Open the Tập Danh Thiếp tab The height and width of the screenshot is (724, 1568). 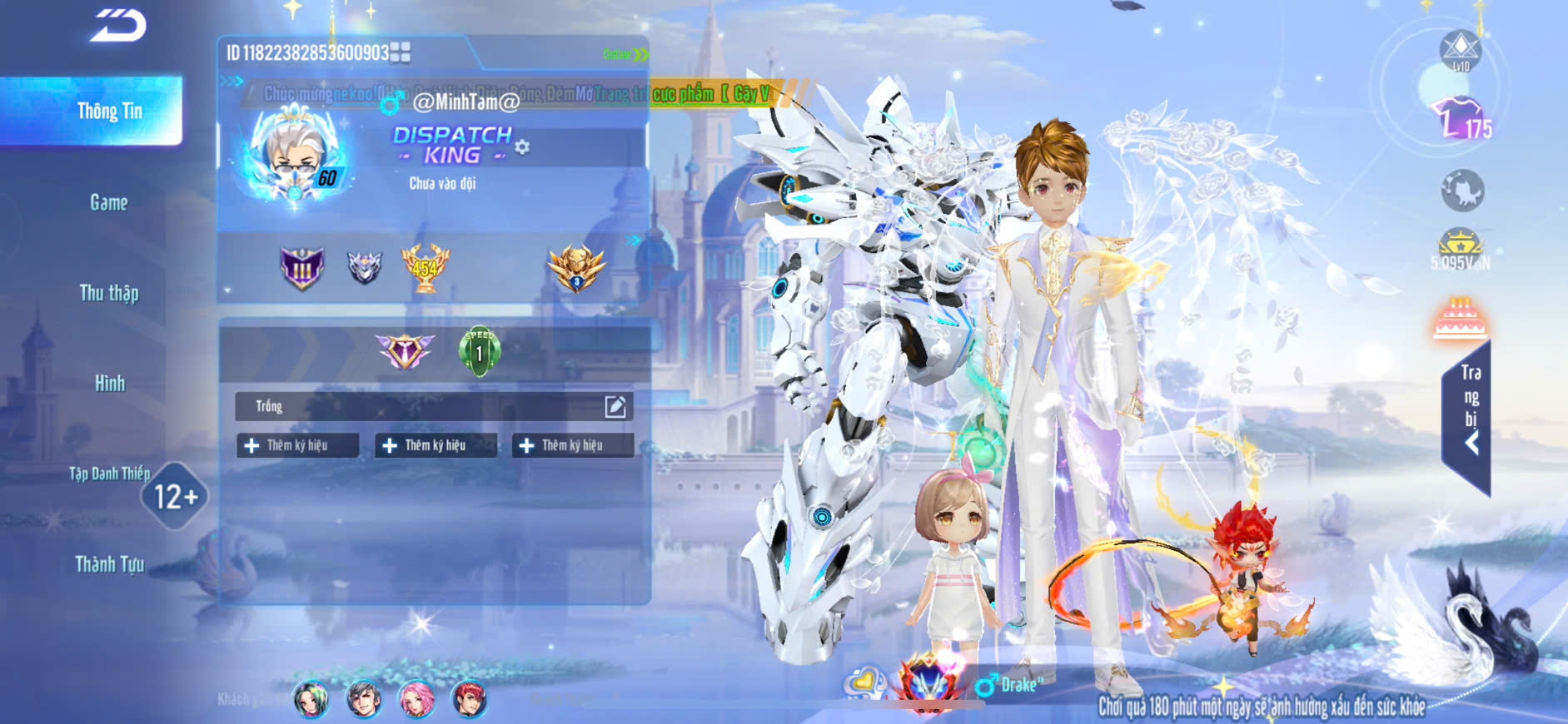tap(109, 474)
